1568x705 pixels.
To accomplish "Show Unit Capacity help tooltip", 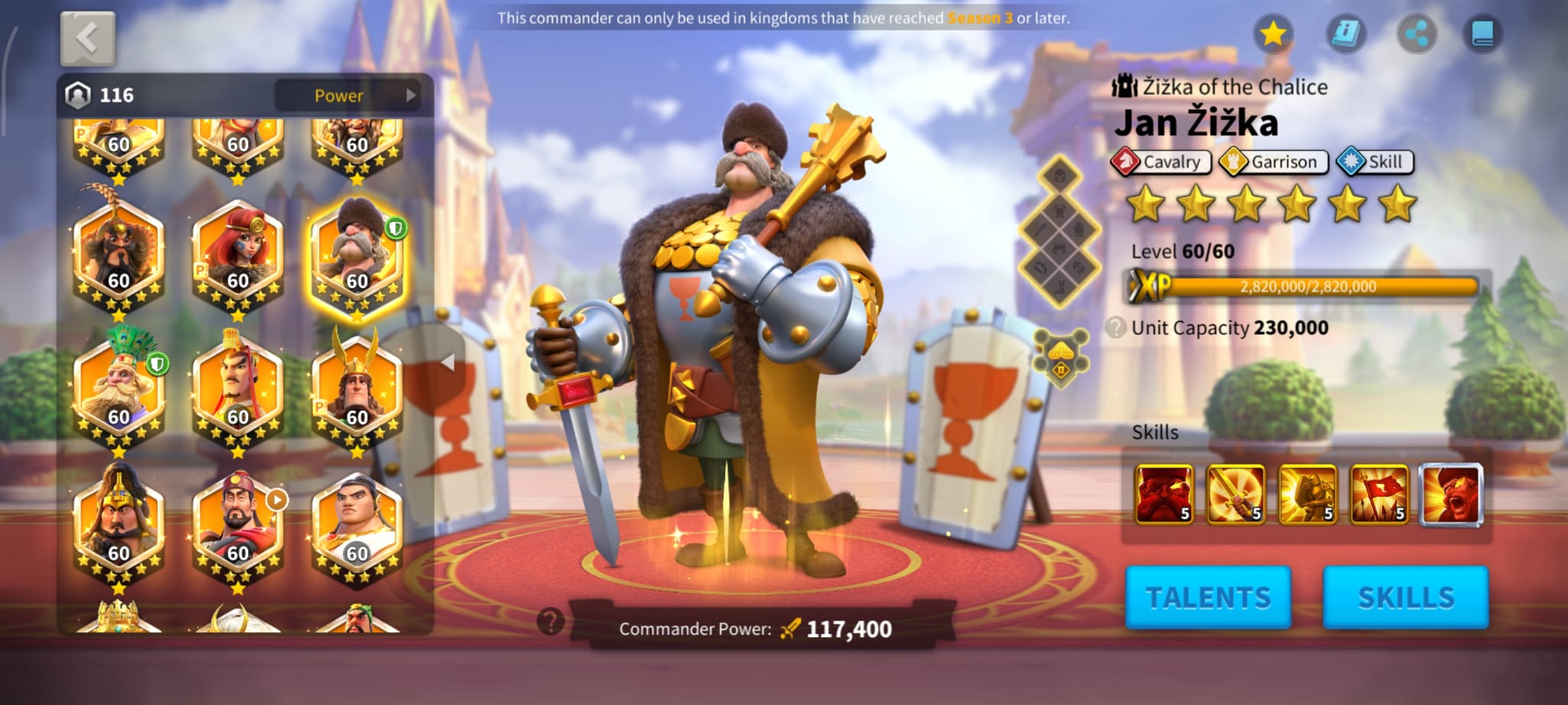I will pyautogui.click(x=1116, y=328).
